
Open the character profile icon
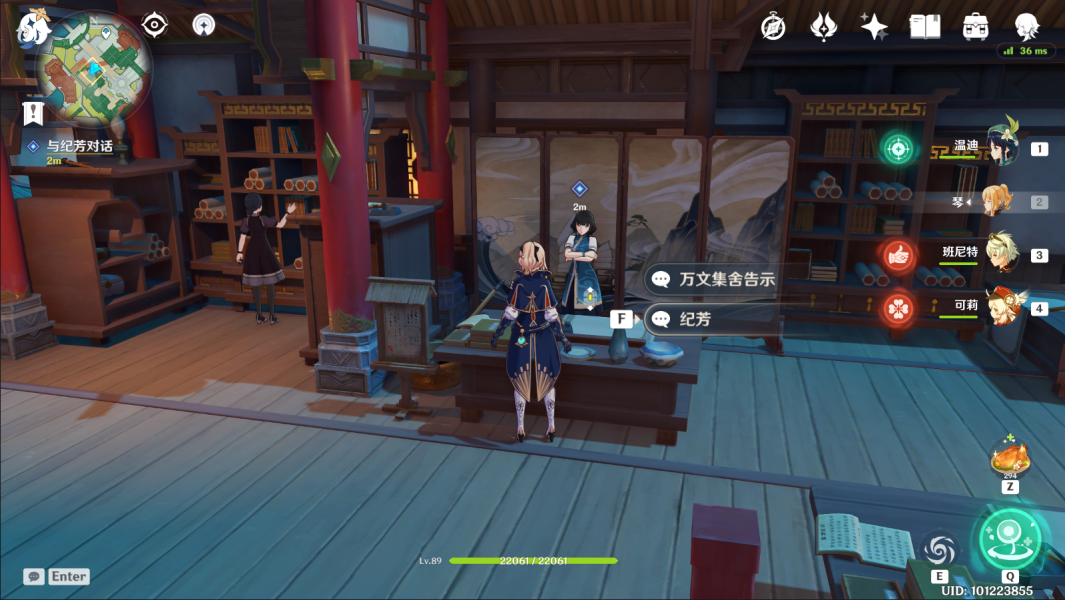pyautogui.click(x=1026, y=27)
